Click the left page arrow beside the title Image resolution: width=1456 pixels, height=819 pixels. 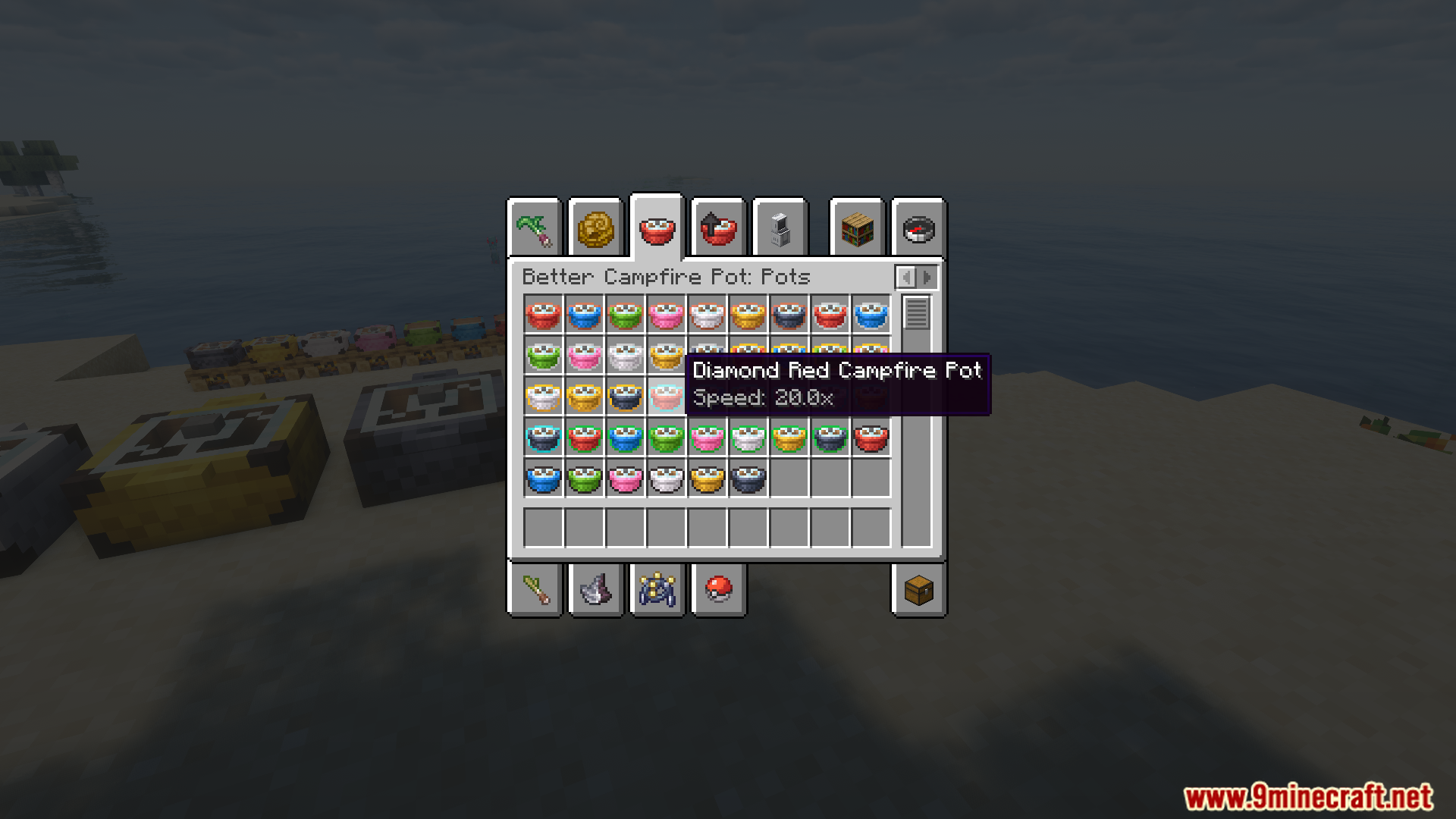(x=907, y=277)
